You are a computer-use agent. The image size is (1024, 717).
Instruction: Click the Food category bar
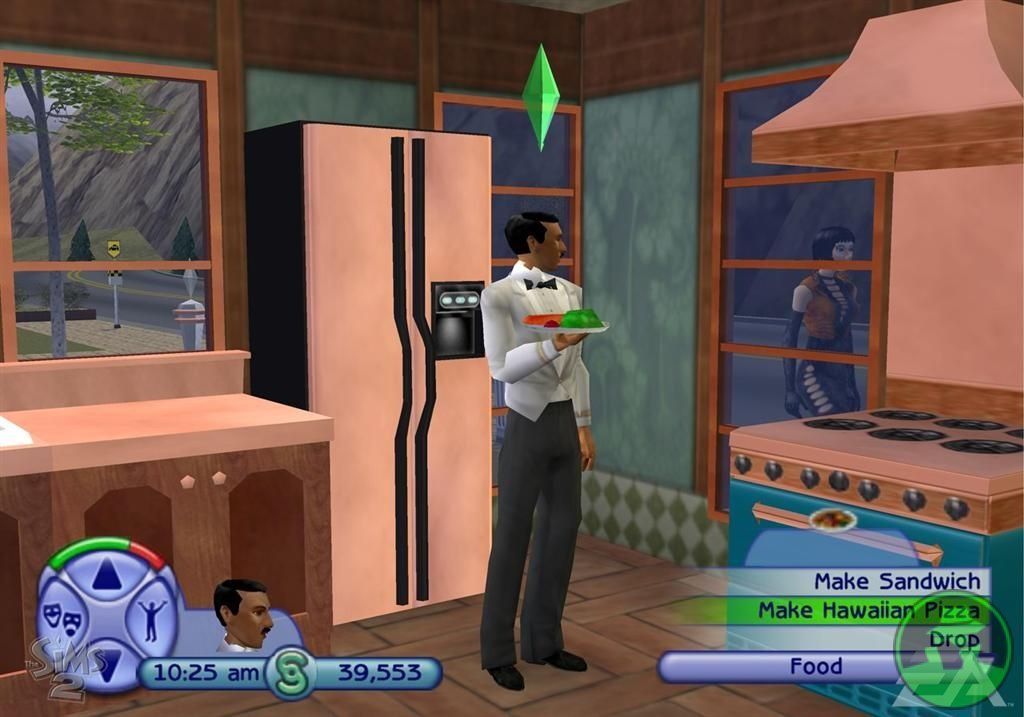tap(815, 666)
